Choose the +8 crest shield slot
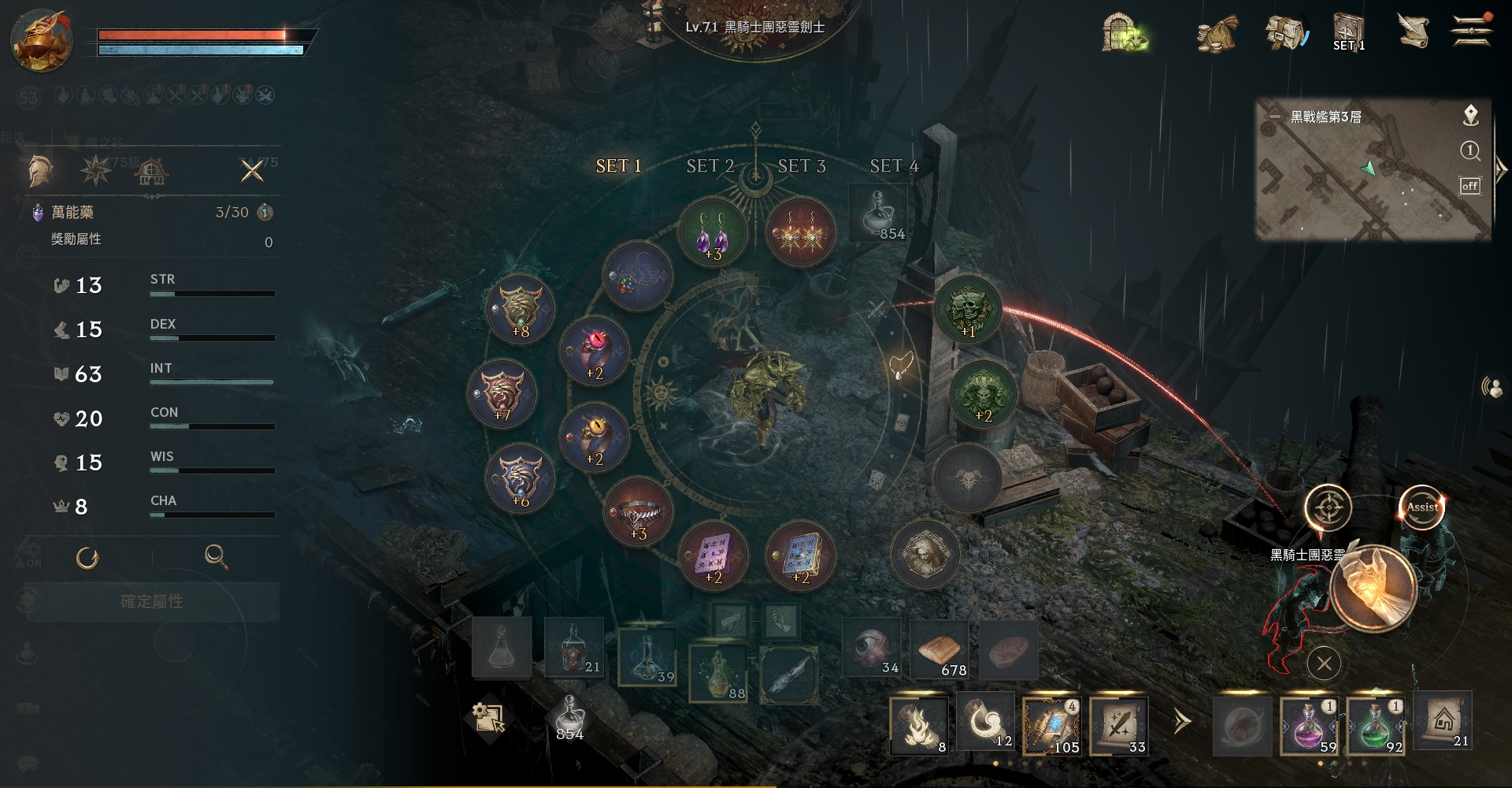This screenshot has width=1512, height=788. point(520,310)
